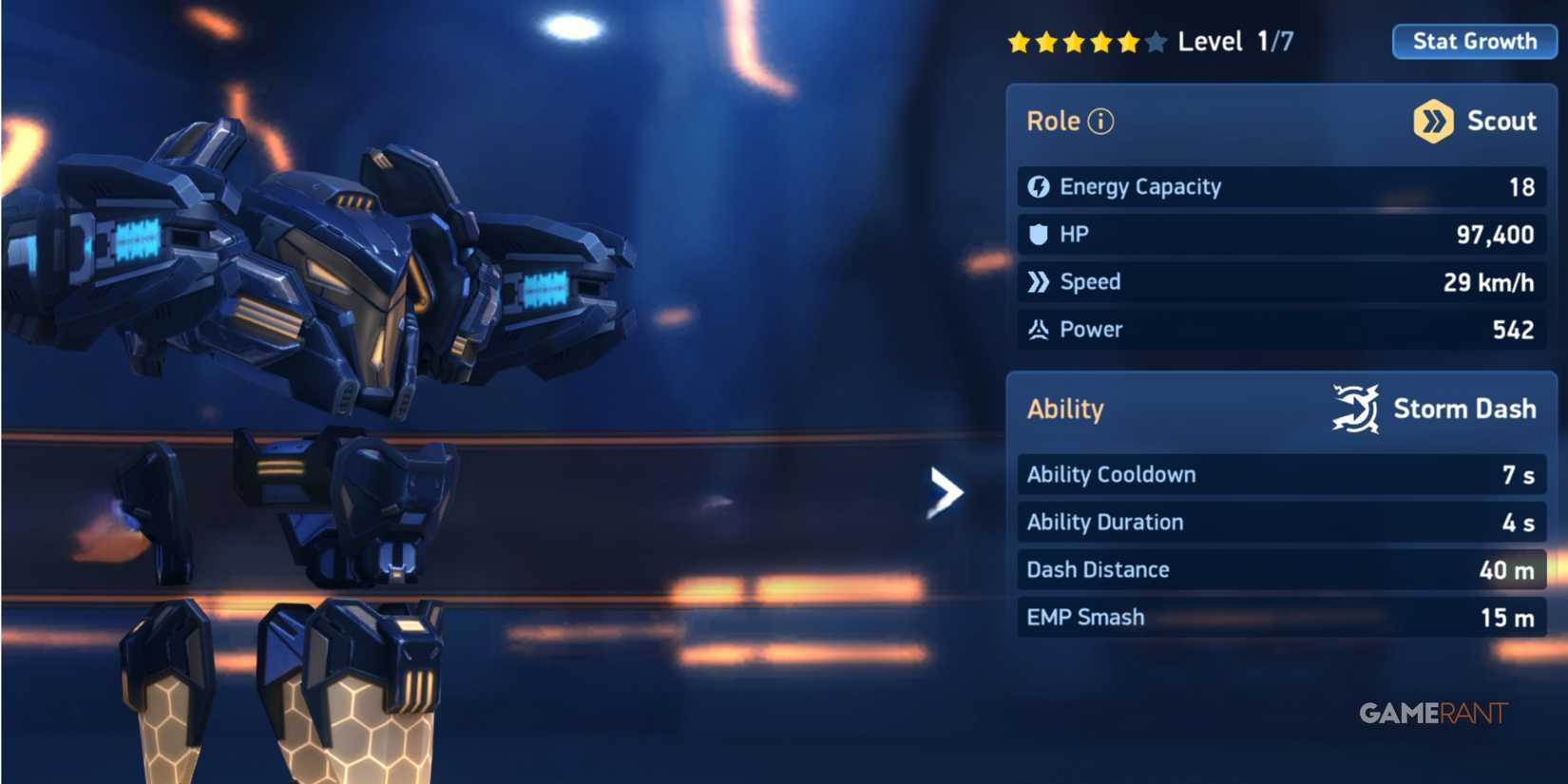Select the Energy Capacity lightning icon
This screenshot has width=1568, height=784.
(1038, 186)
